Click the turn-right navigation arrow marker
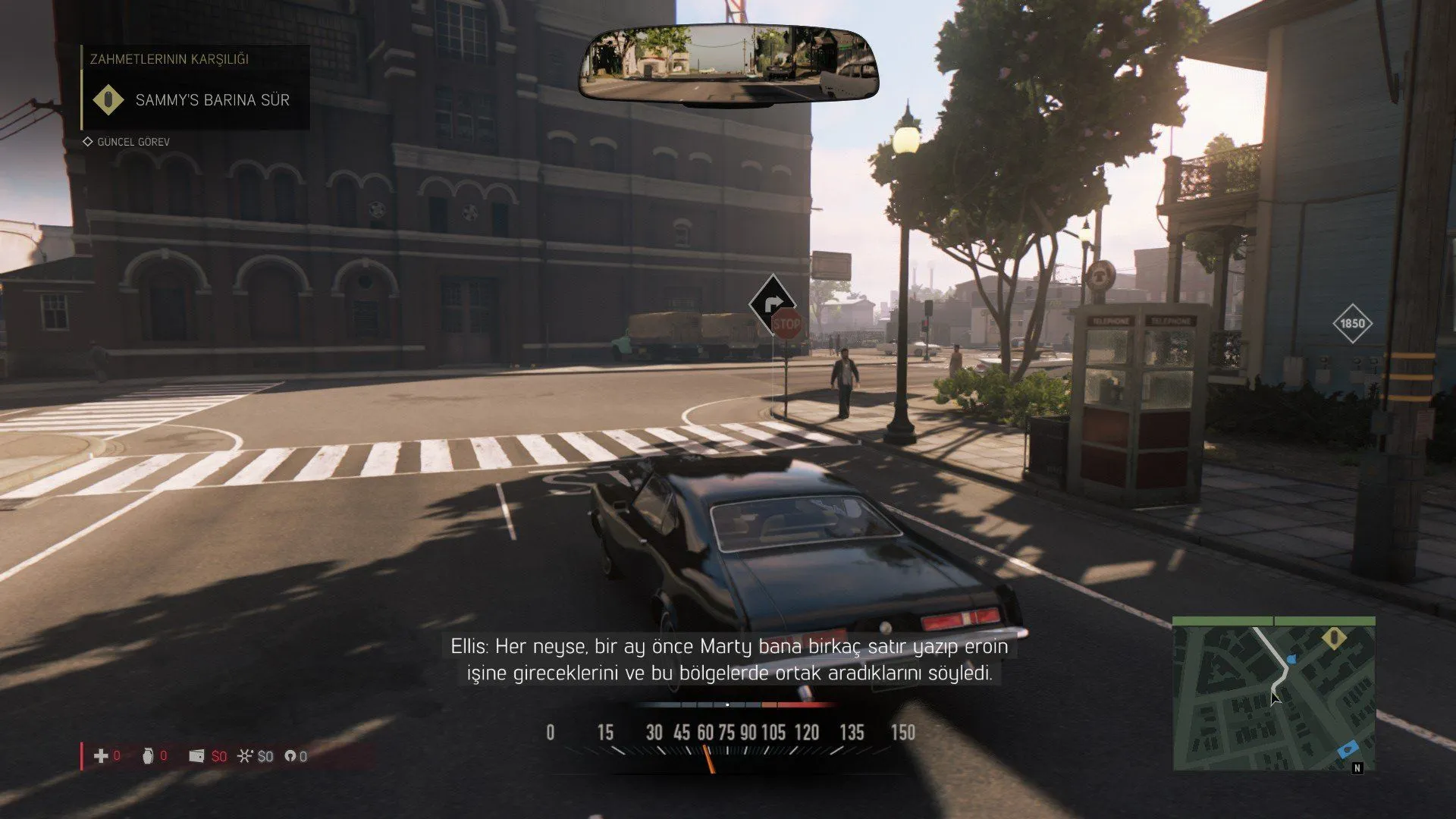The image size is (1456, 819). (771, 304)
